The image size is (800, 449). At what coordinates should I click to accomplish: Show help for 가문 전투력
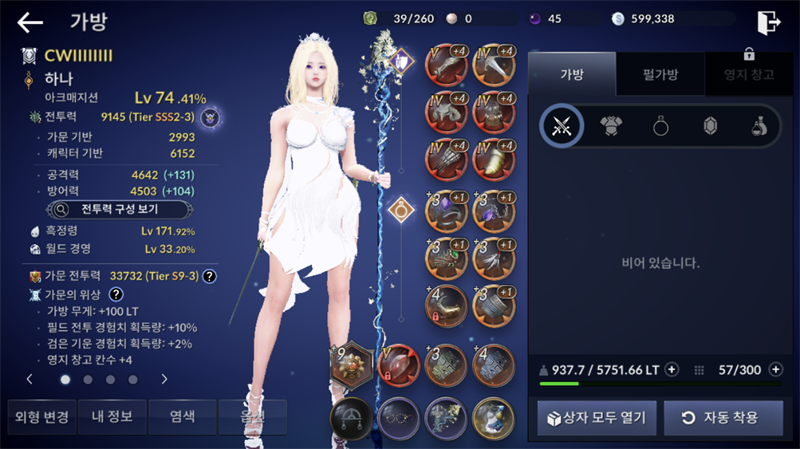tap(210, 276)
